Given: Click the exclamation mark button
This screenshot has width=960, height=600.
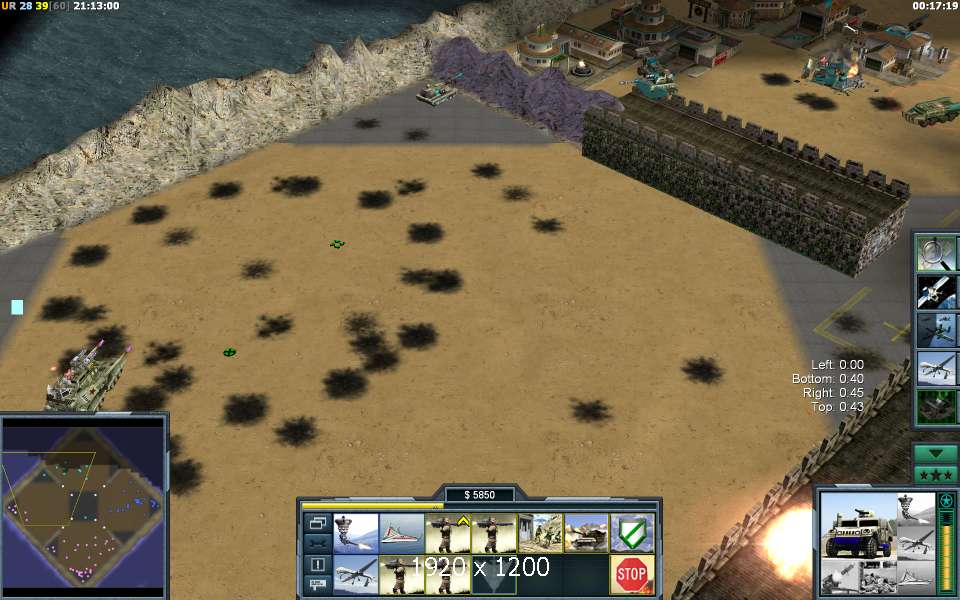Looking at the screenshot, I should [317, 565].
